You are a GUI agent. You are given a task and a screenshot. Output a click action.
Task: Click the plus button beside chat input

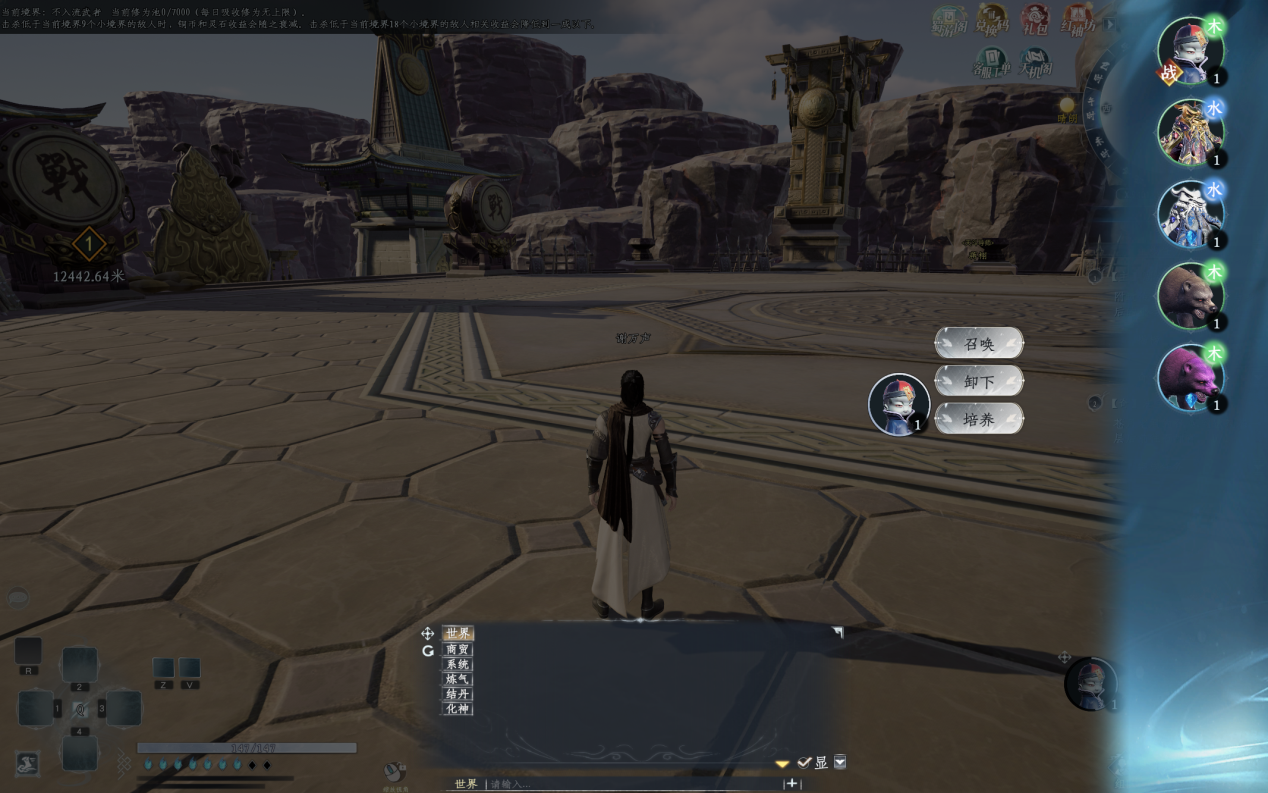coord(792,784)
